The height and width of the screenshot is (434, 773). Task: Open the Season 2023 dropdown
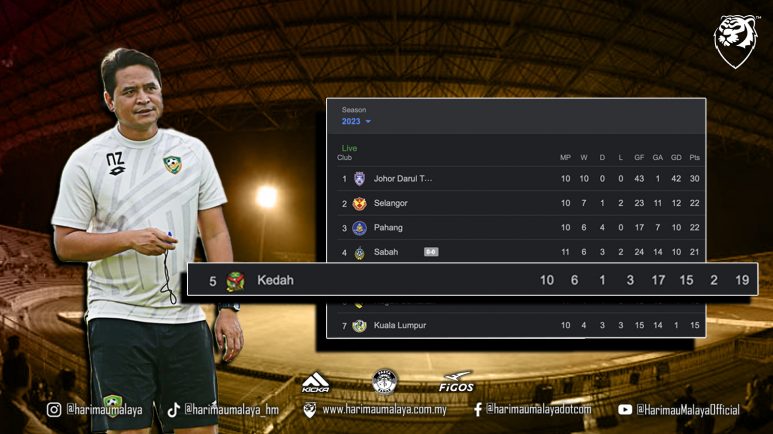[x=357, y=121]
